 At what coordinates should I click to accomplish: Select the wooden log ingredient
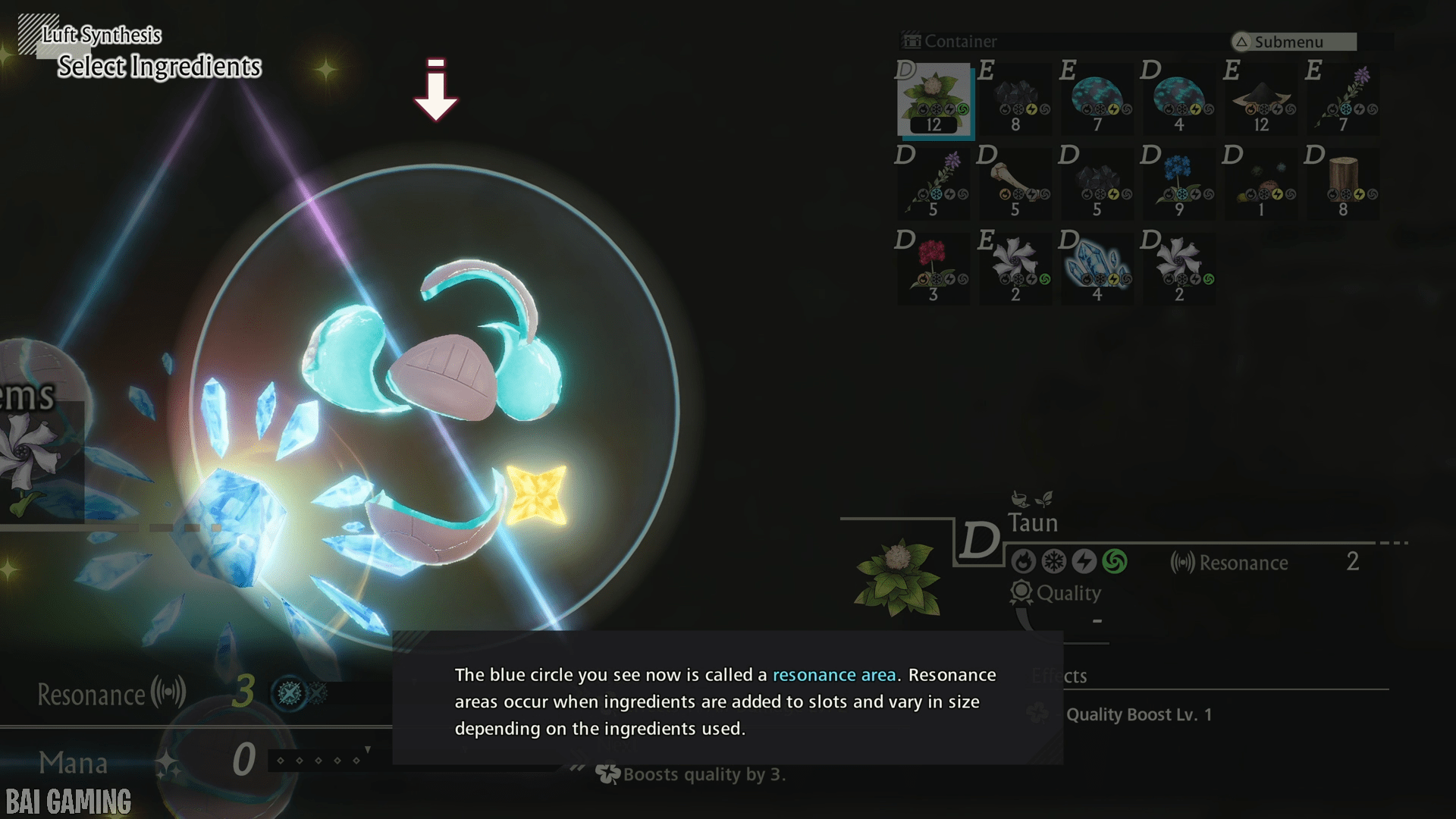point(1344,184)
